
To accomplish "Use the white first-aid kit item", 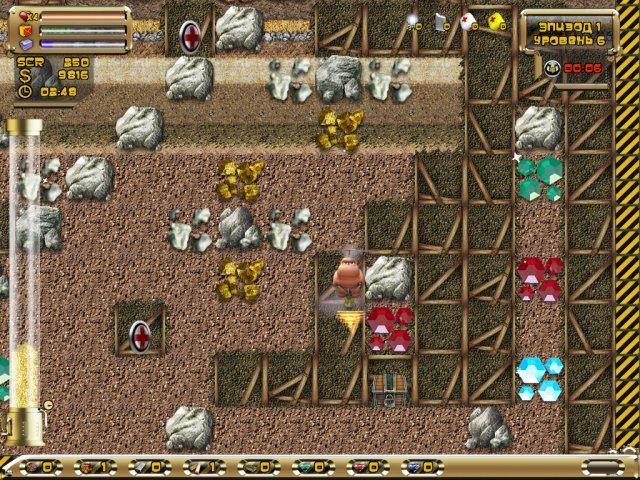I will [x=469, y=20].
